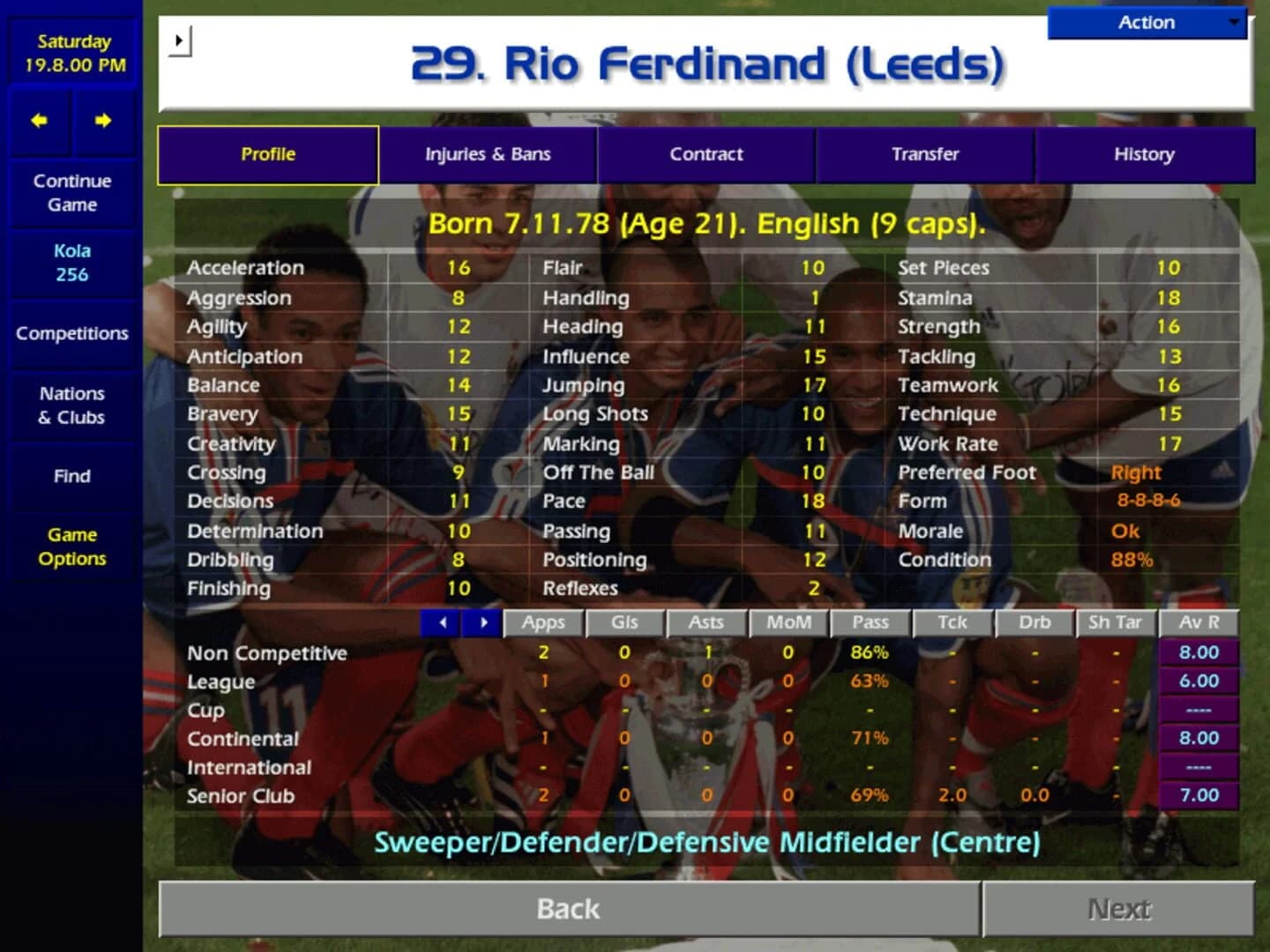Click the right arrow beside the stats columns
Image resolution: width=1270 pixels, height=952 pixels.
pos(482,622)
